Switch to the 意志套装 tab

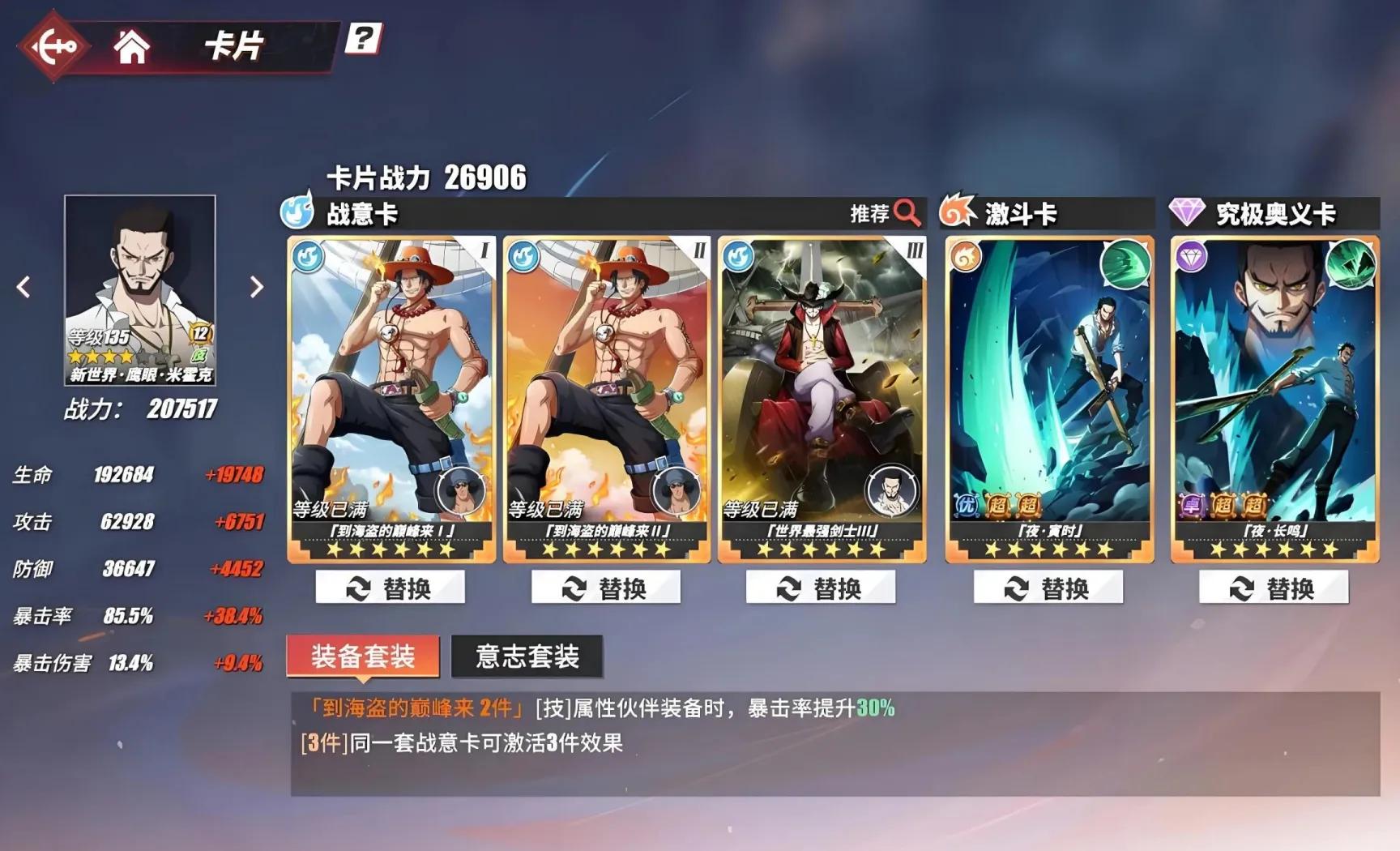click(x=526, y=656)
